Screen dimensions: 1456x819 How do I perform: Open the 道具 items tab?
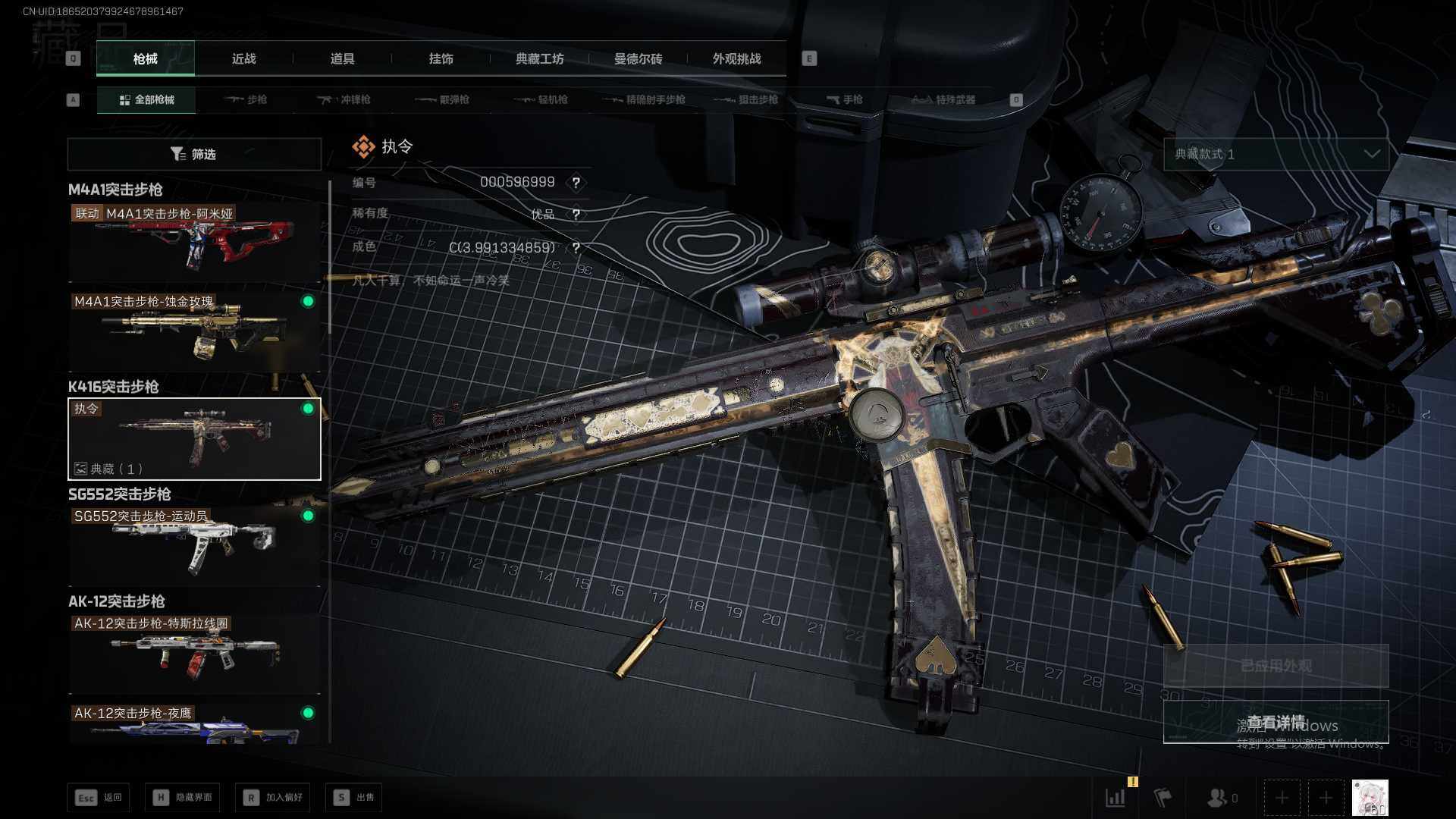[342, 58]
